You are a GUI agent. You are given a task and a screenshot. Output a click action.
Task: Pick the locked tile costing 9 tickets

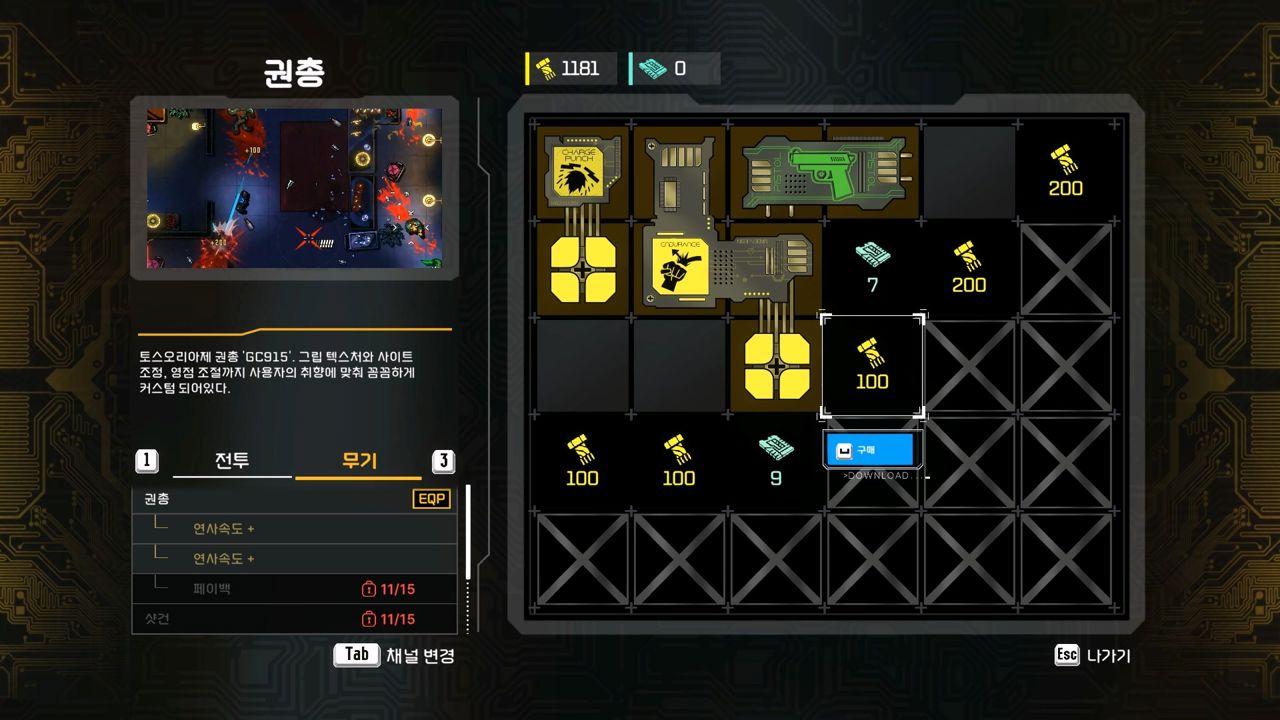point(775,461)
